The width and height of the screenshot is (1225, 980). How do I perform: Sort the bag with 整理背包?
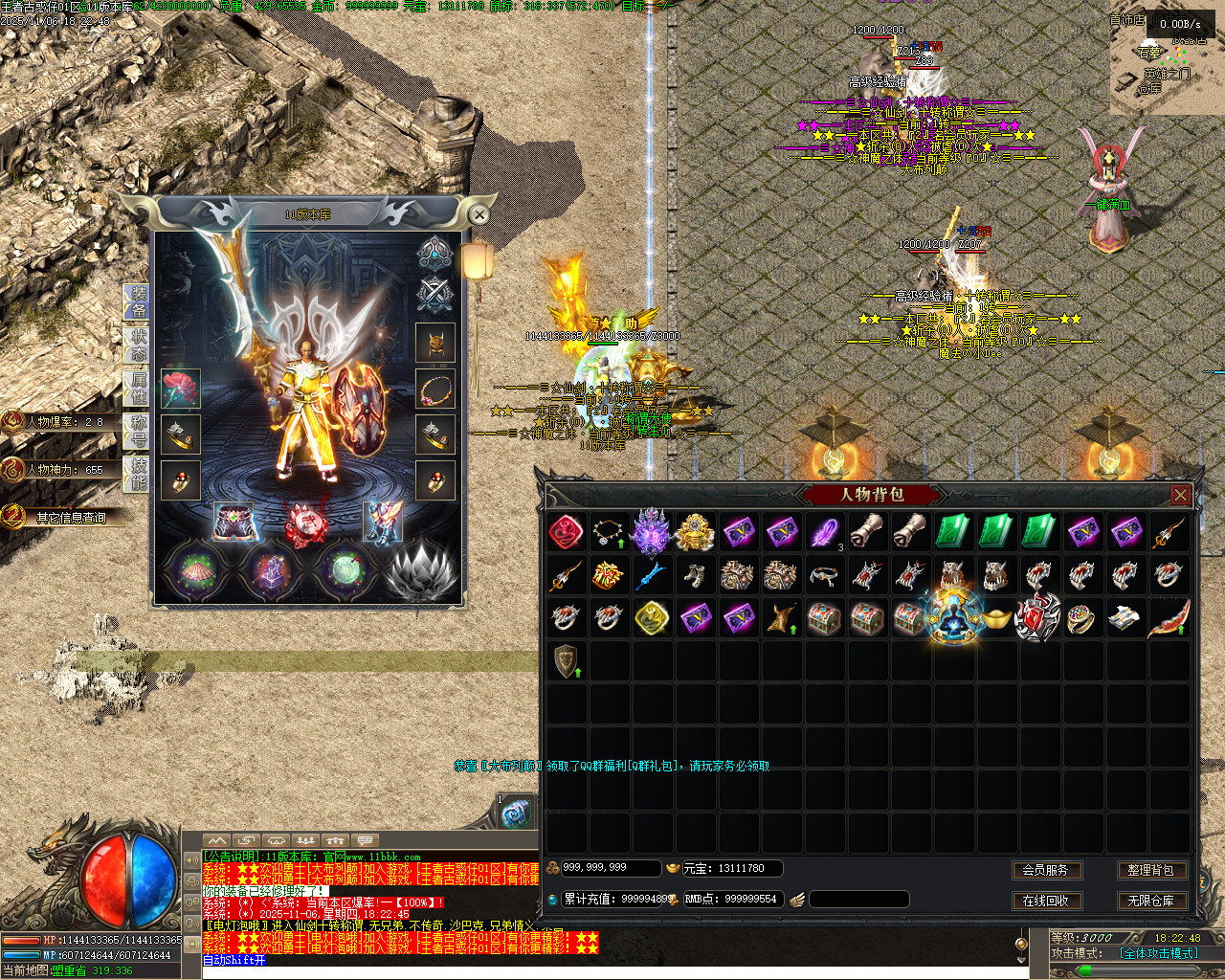pos(1151,870)
